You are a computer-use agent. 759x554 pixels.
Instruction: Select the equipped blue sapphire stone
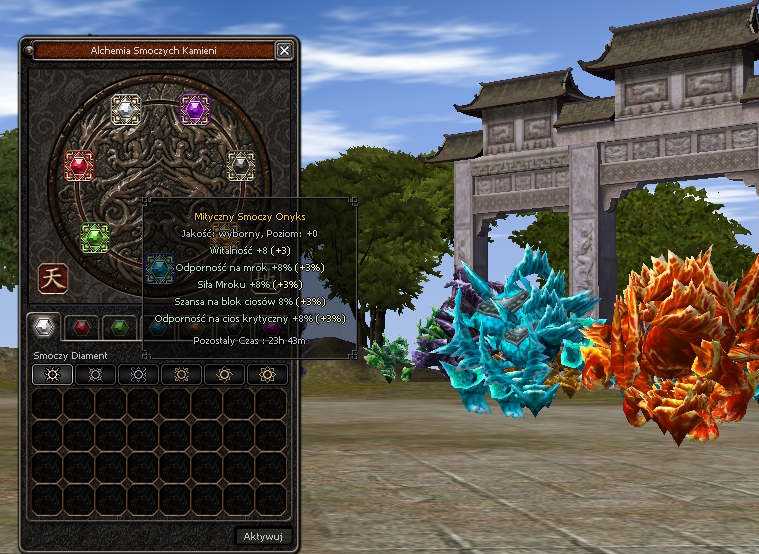pyautogui.click(x=159, y=268)
